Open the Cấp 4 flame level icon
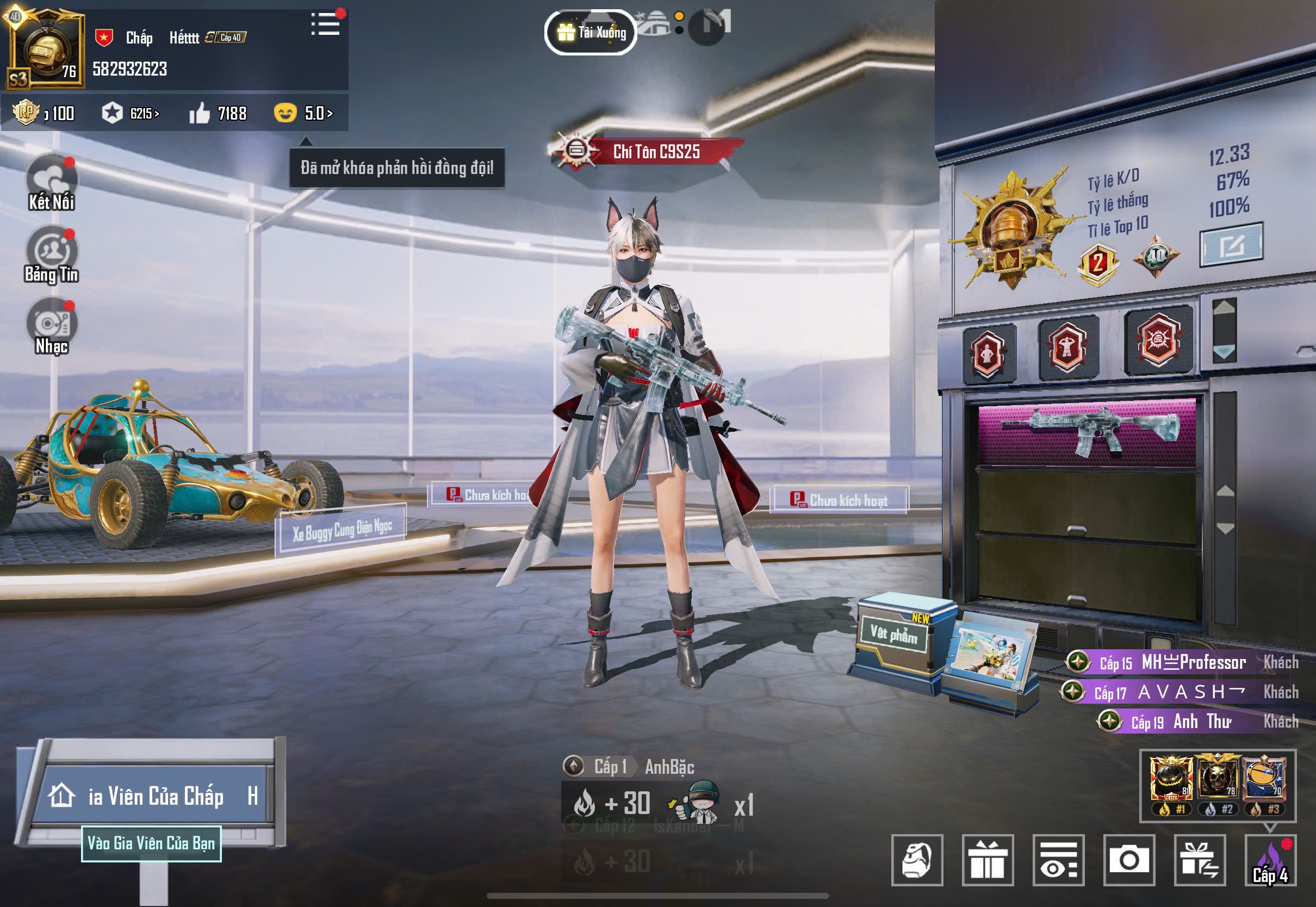This screenshot has height=907, width=1316. (x=1270, y=859)
